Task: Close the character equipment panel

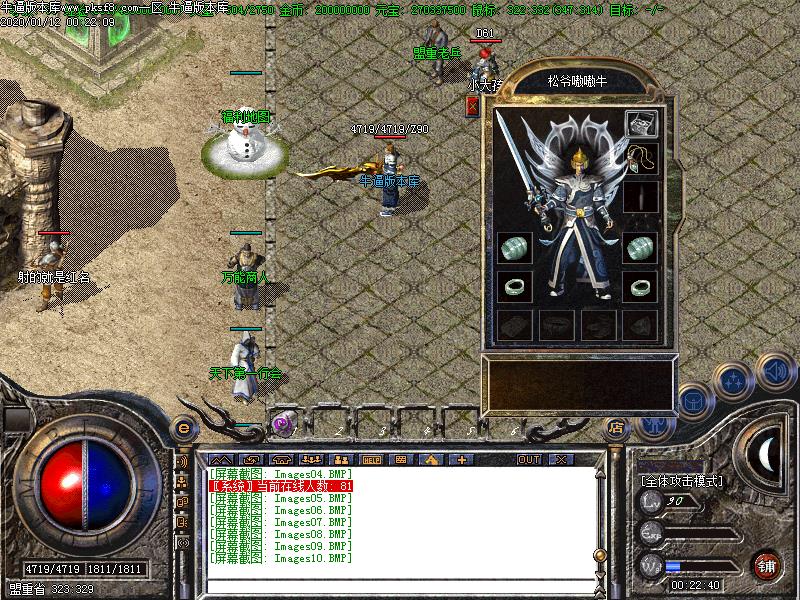Action: pos(472,106)
